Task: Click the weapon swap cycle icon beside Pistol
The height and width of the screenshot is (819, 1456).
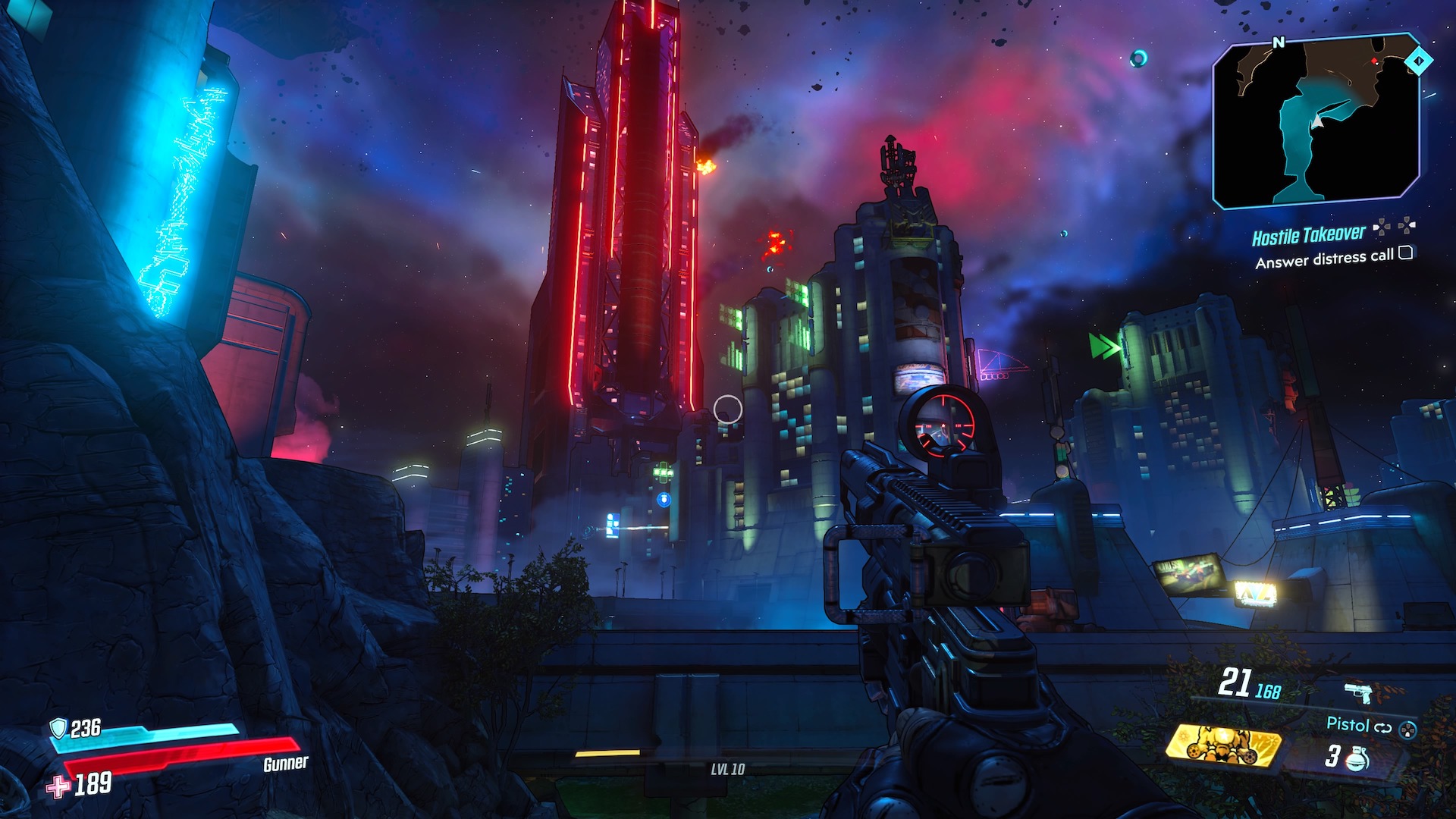Action: [x=1383, y=729]
